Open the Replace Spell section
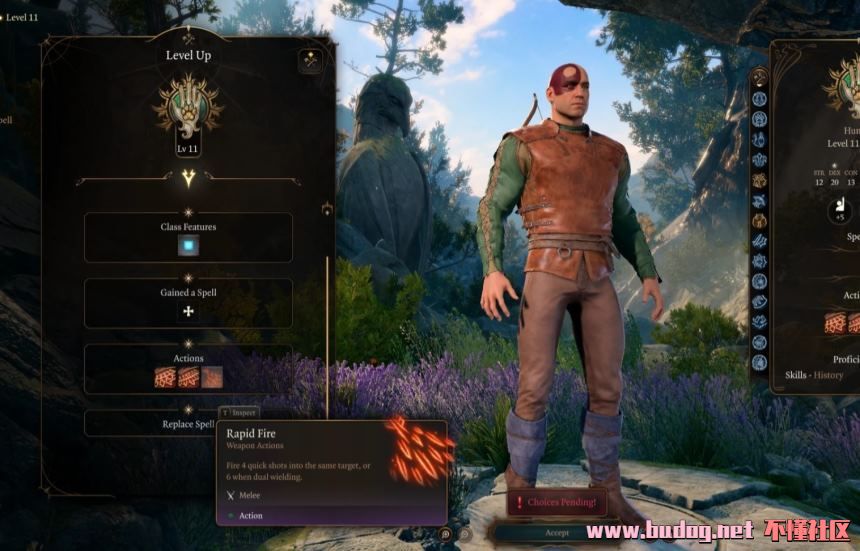Image resolution: width=860 pixels, height=551 pixels. (x=188, y=424)
